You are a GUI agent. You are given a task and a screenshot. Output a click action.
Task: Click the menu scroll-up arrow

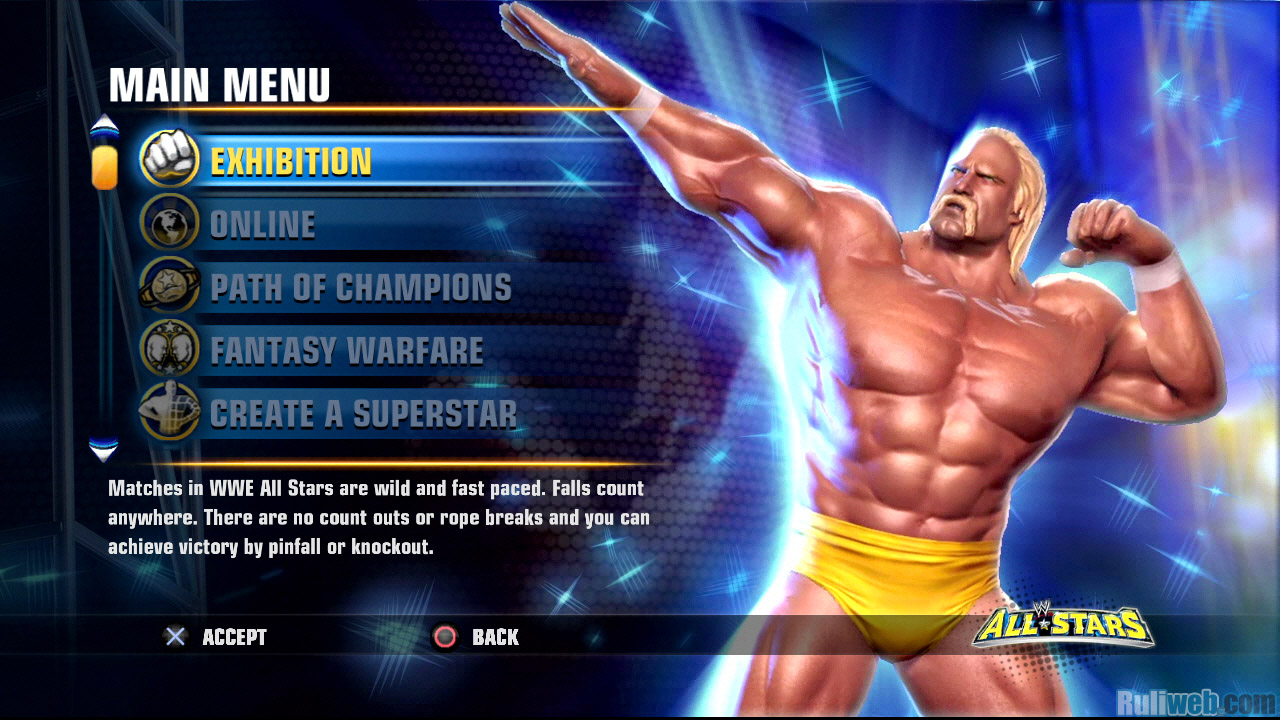click(104, 127)
